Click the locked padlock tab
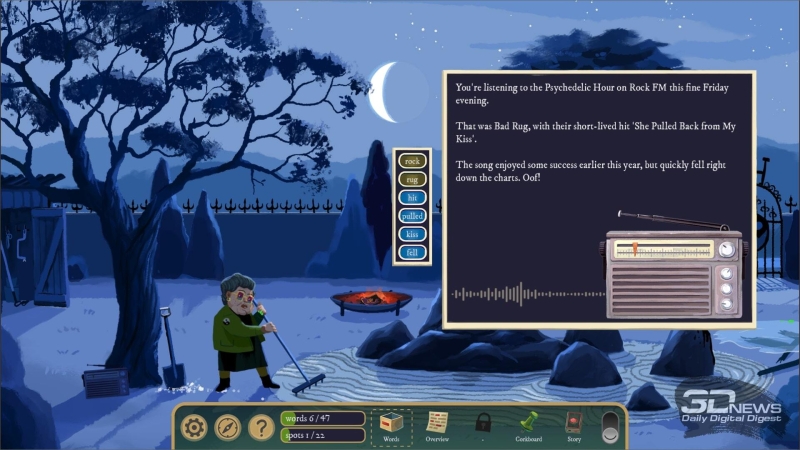 pyautogui.click(x=483, y=424)
